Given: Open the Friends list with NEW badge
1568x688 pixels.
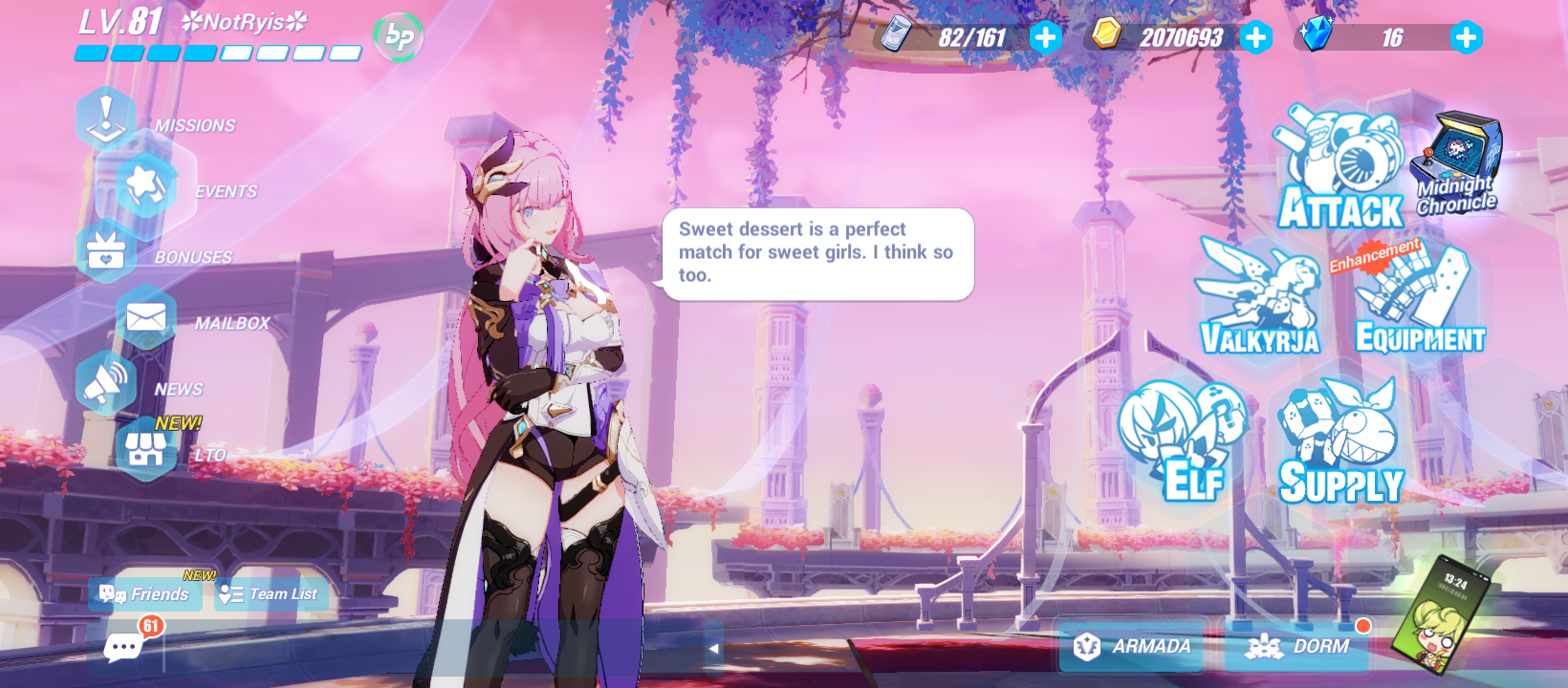Looking at the screenshot, I should pos(145,594).
